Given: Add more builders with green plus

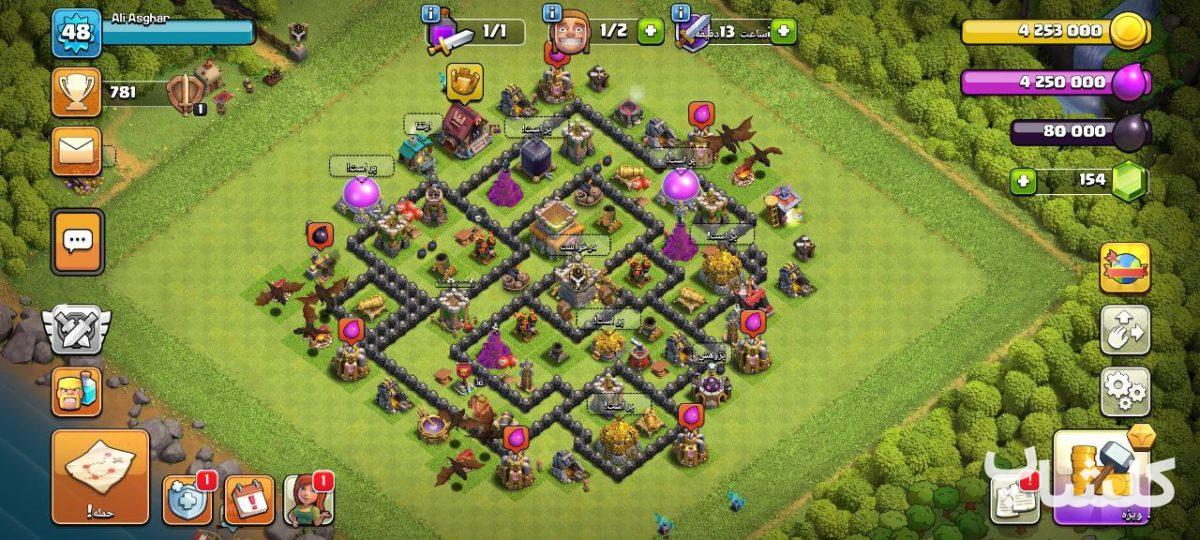Looking at the screenshot, I should click(650, 31).
